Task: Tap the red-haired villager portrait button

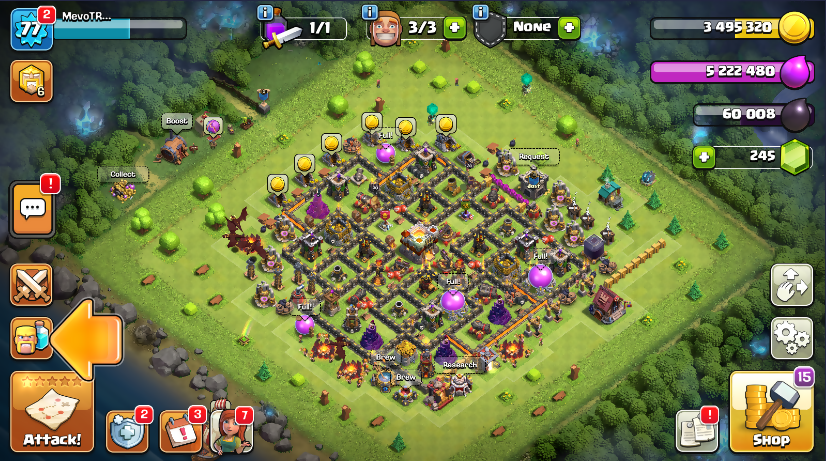Action: [x=229, y=431]
